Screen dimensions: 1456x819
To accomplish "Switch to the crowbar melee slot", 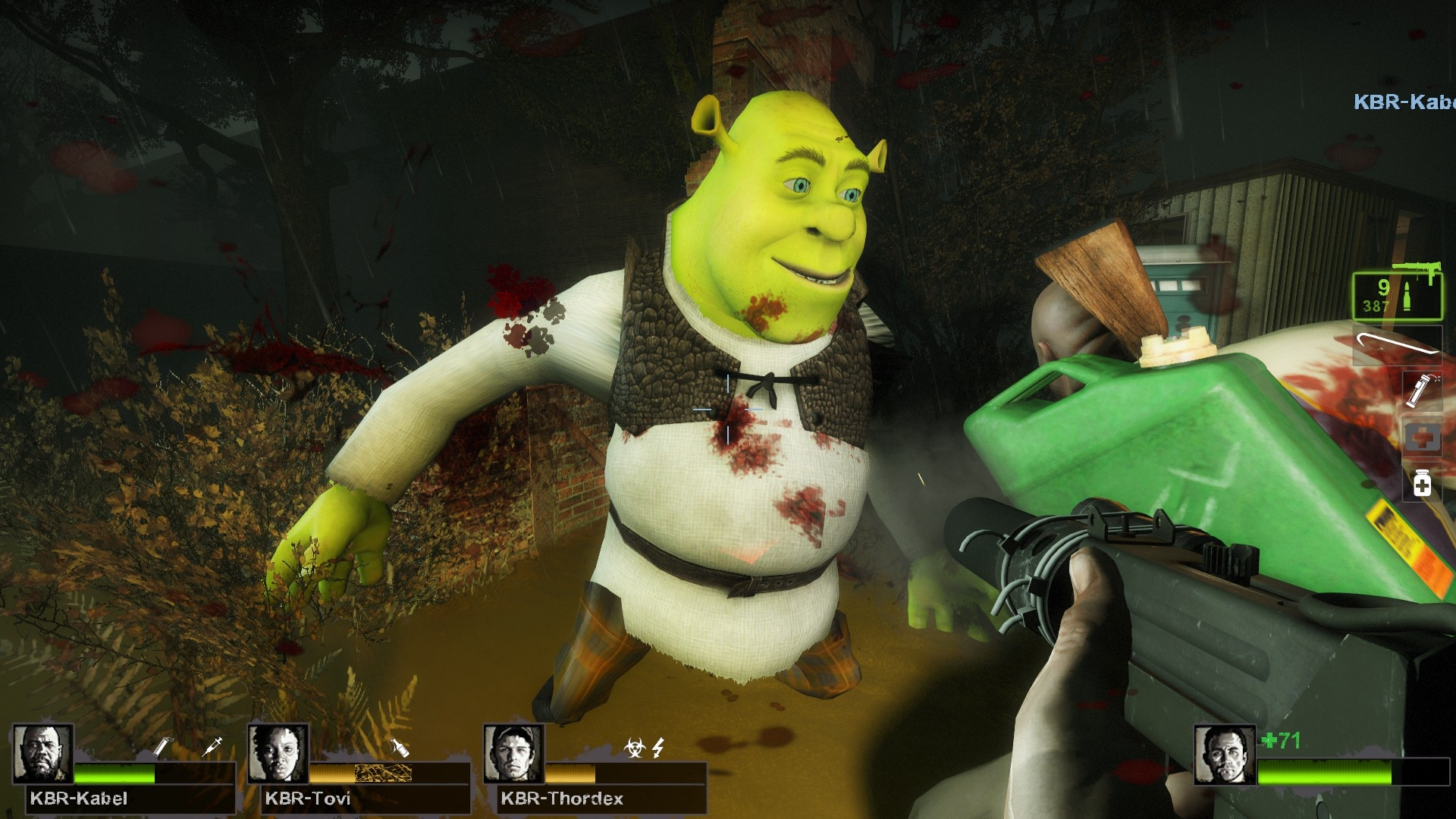I will 1397,344.
